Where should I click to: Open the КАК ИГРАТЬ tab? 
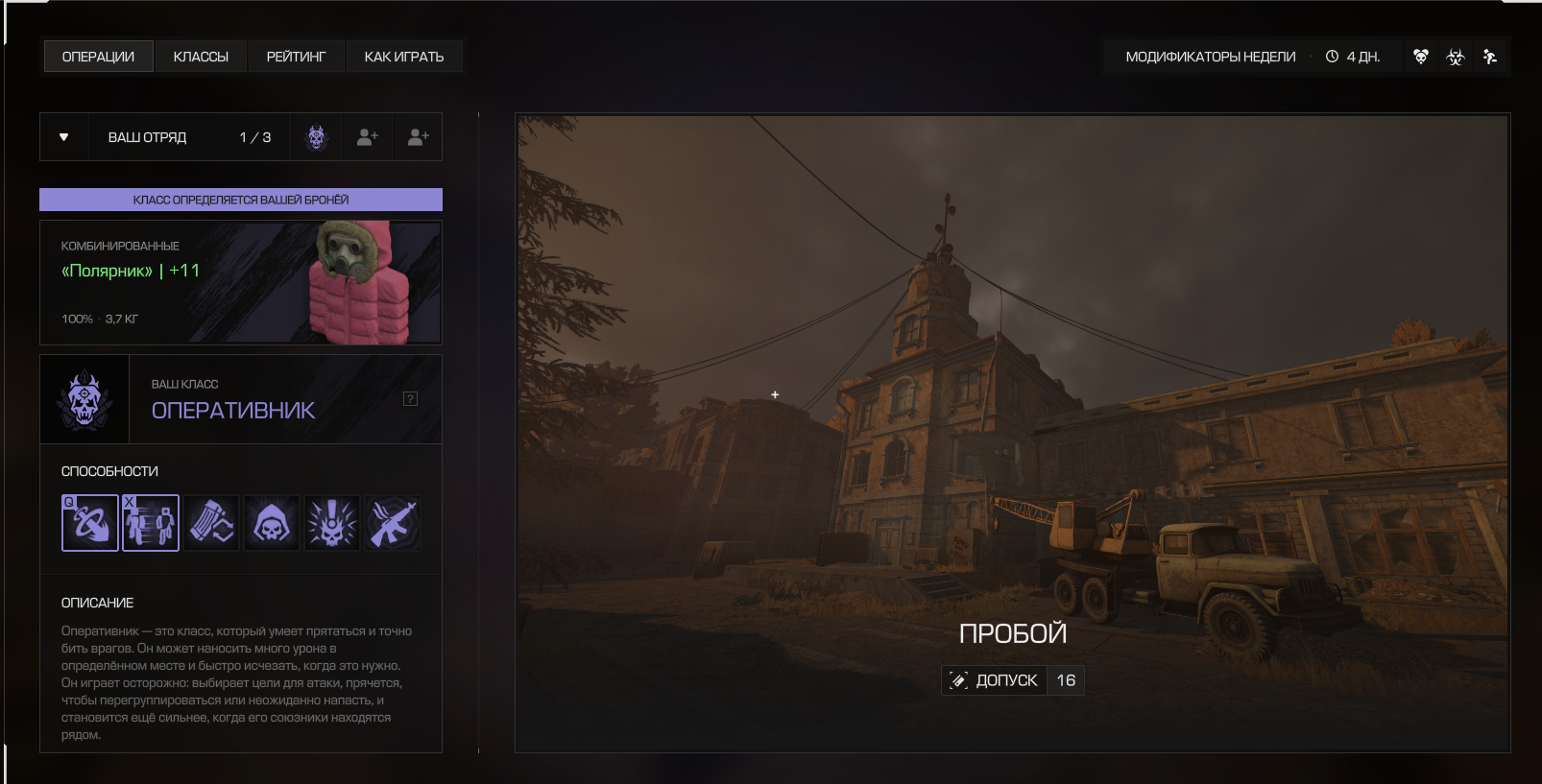403,57
